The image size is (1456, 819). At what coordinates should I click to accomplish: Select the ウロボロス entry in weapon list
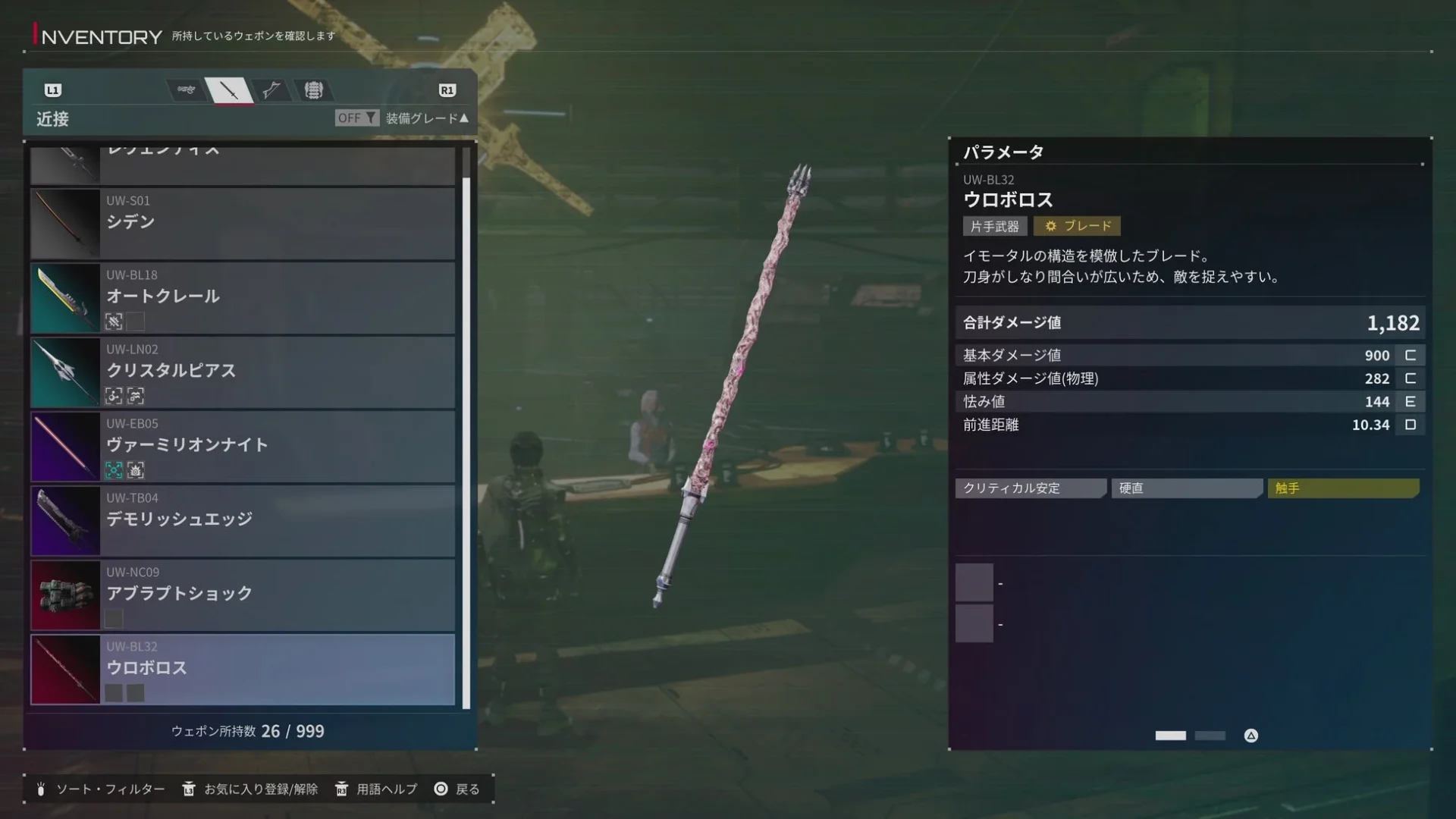click(x=243, y=670)
